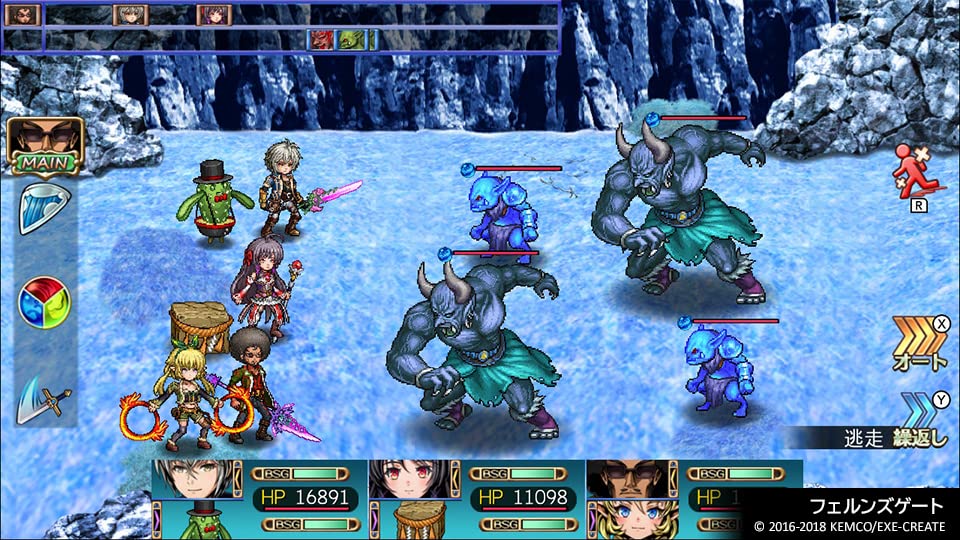Open the tri-colored orb skill command
Viewport: 960px width, 540px height.
44,301
